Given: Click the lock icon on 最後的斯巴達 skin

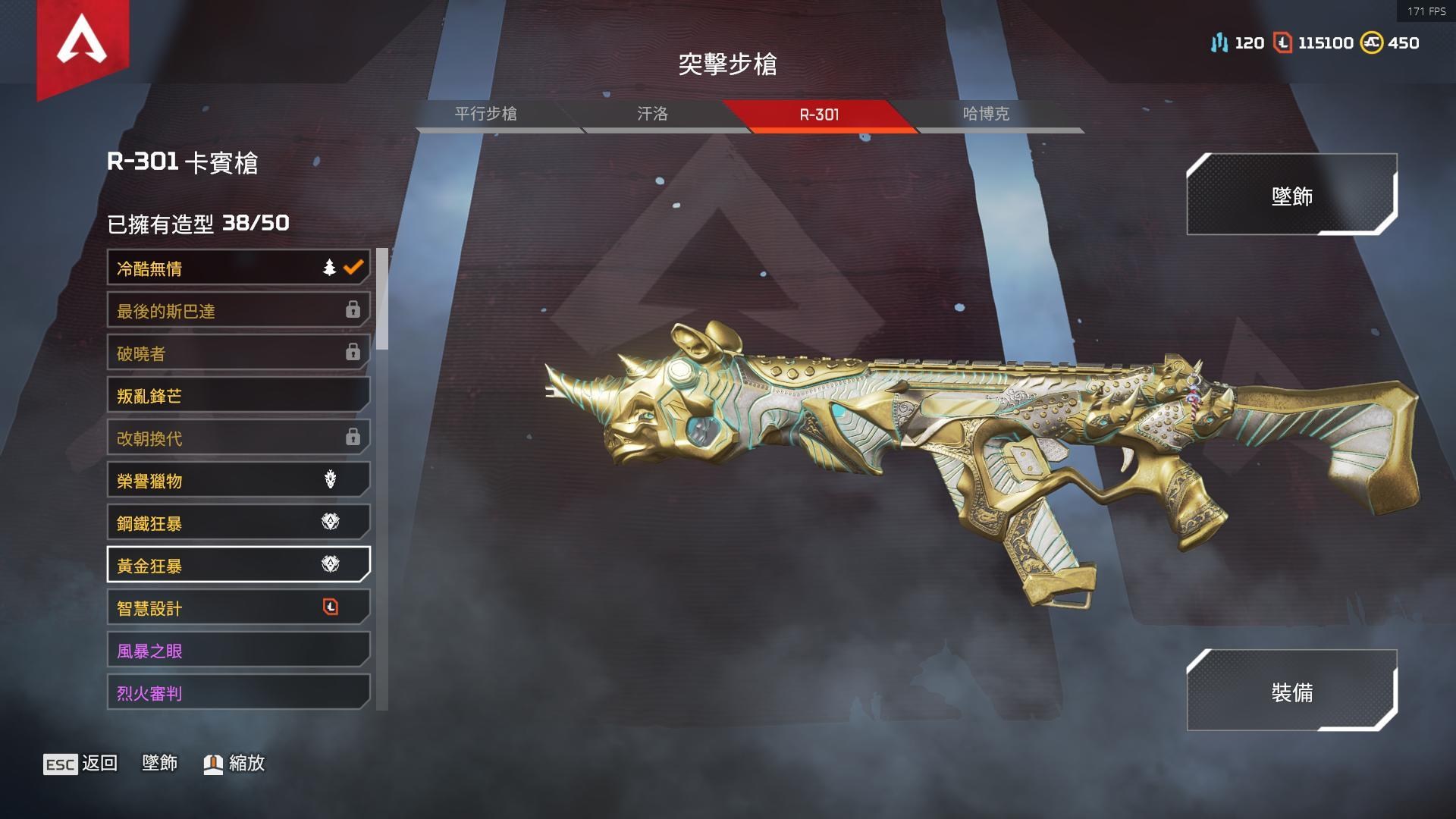Looking at the screenshot, I should point(352,310).
